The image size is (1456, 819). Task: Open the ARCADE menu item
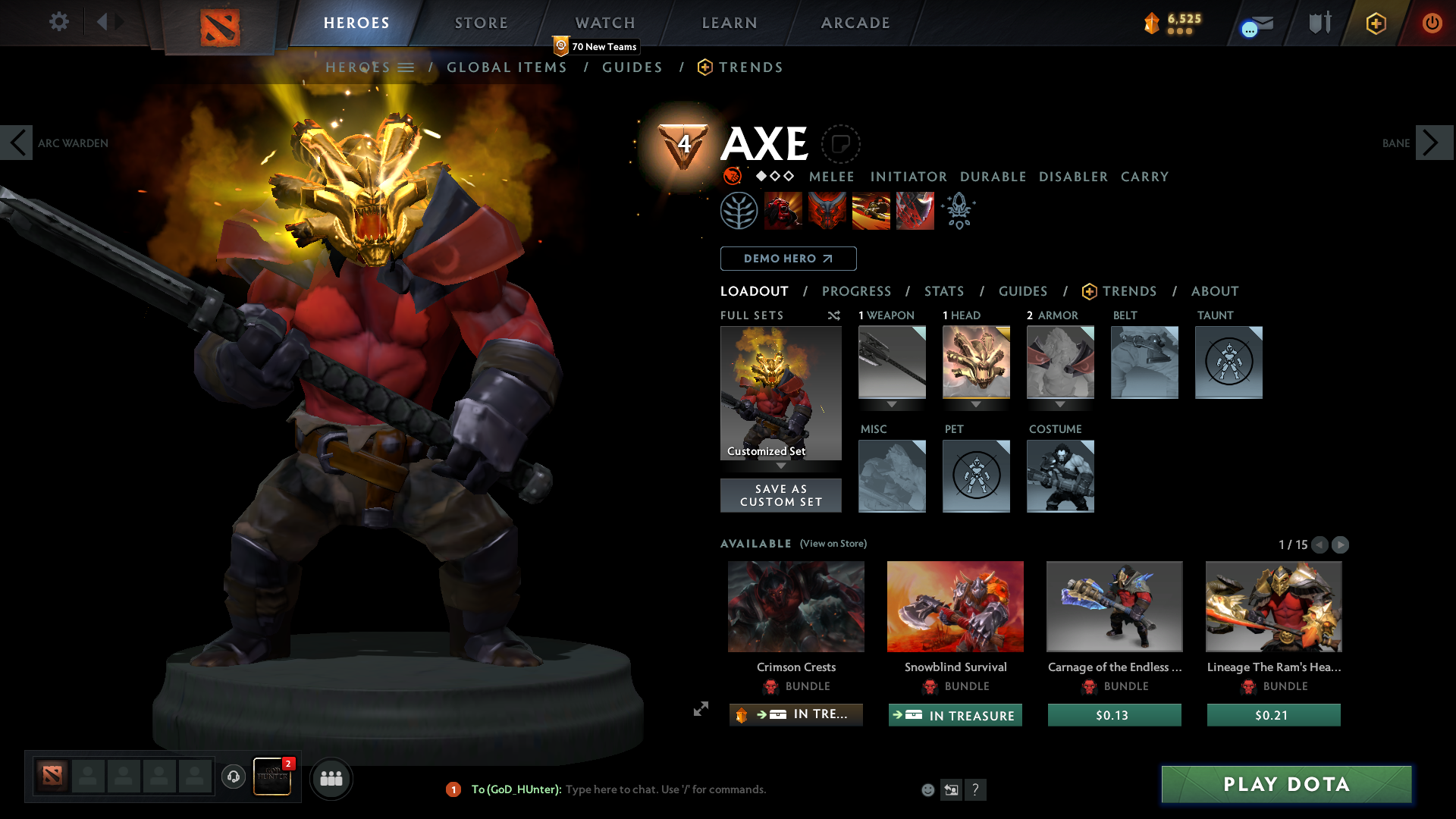pyautogui.click(x=855, y=23)
